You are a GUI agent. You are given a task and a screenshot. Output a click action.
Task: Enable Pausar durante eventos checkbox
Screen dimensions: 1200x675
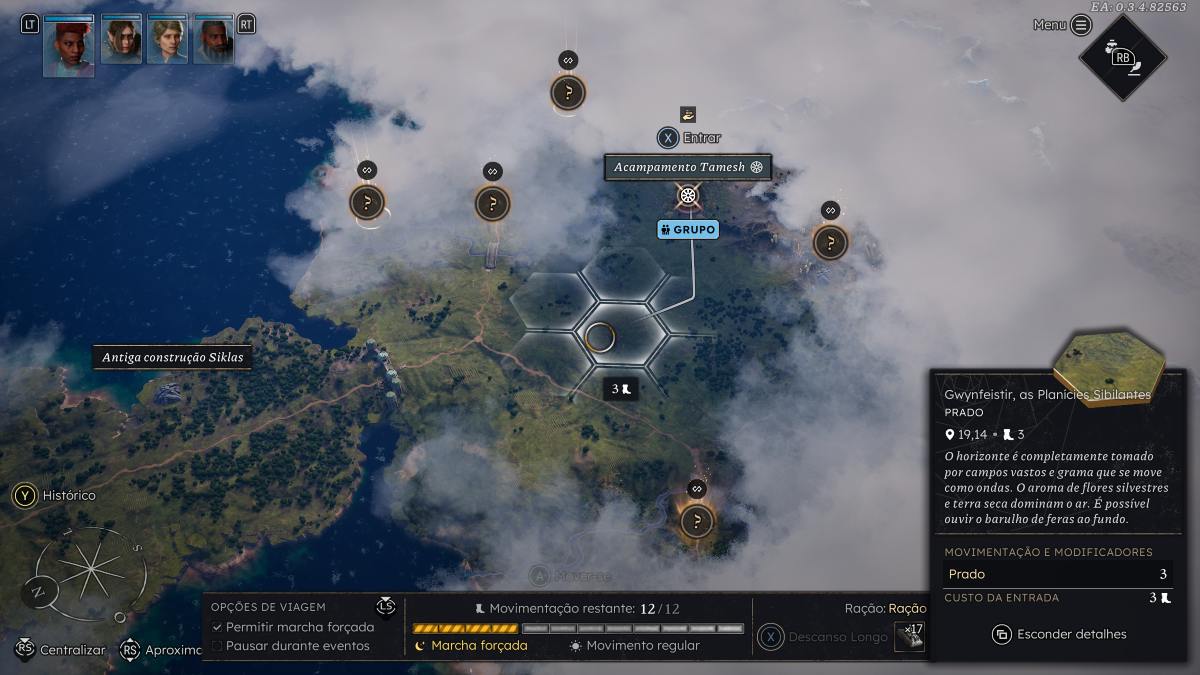click(218, 646)
